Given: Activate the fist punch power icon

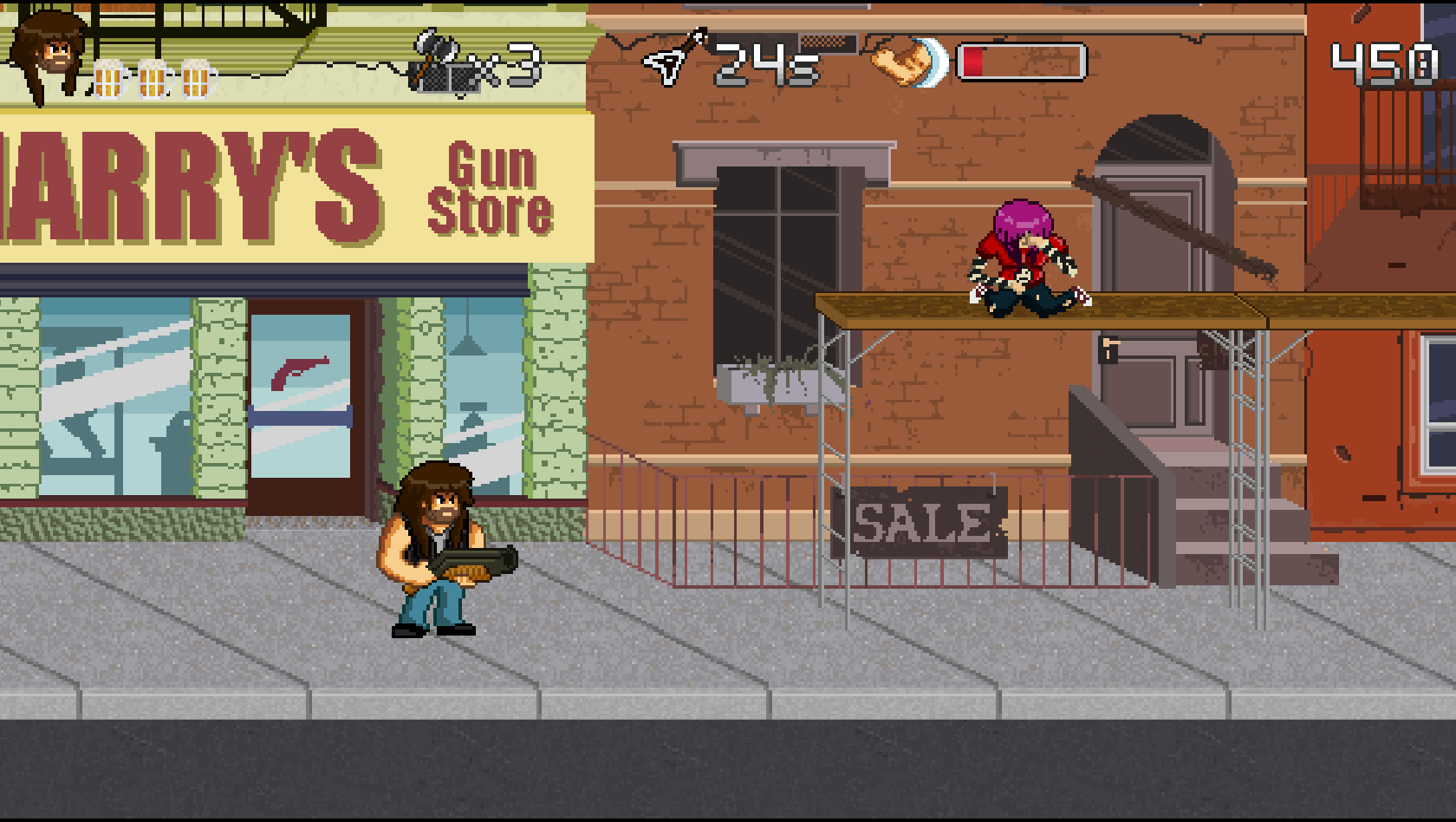Looking at the screenshot, I should click(x=908, y=62).
